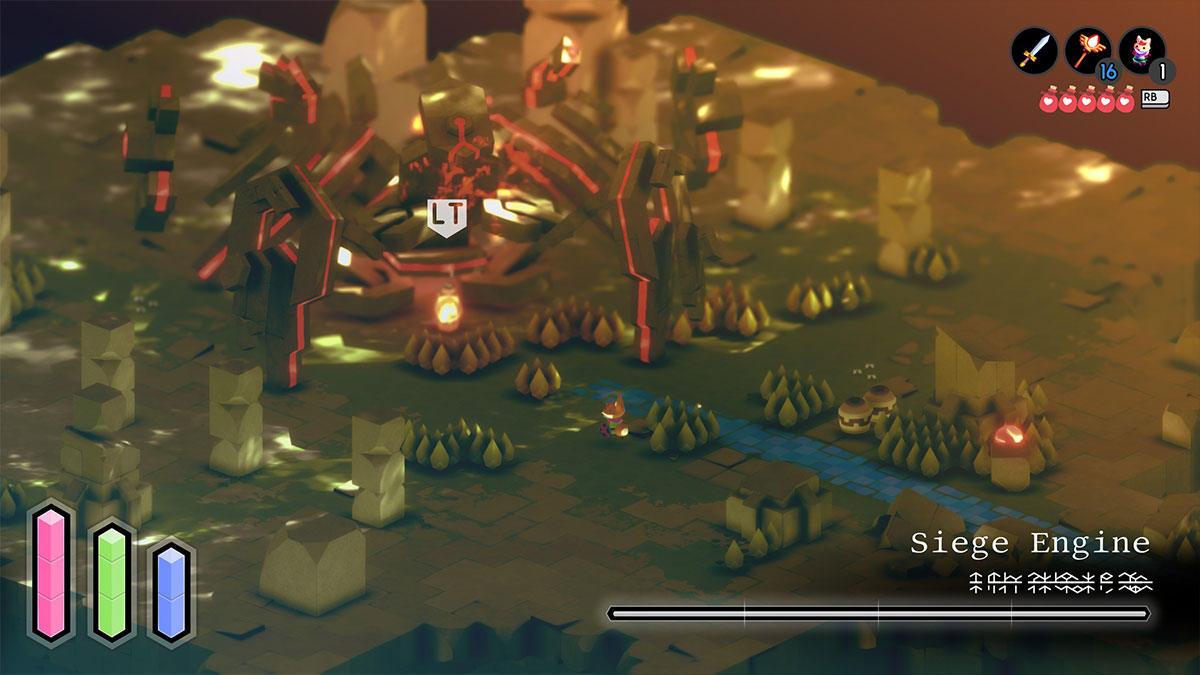Select the fox decoy item slot
This screenshot has height=675, width=1200.
click(1141, 50)
